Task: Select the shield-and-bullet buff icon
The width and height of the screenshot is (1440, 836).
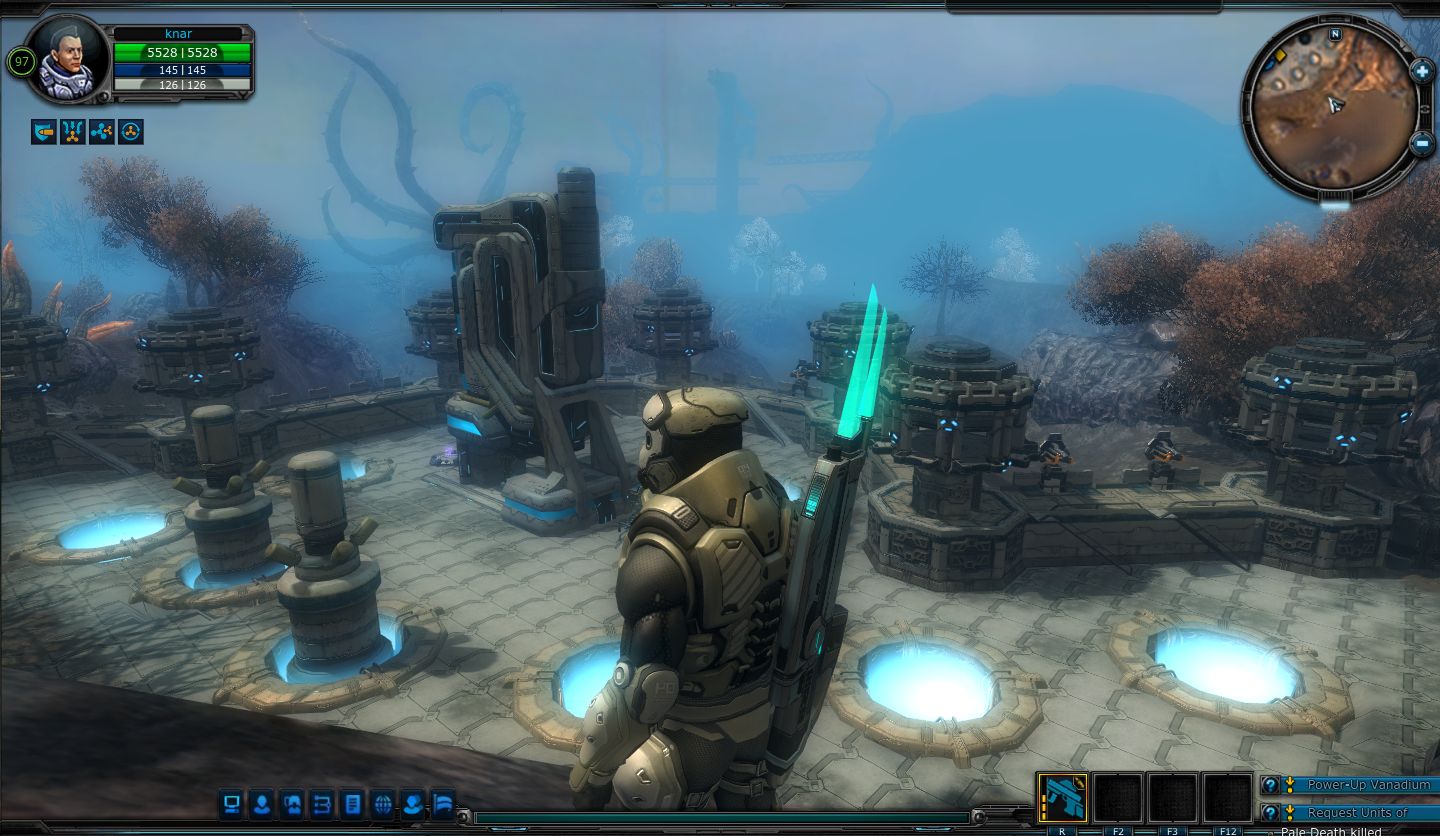Action: [x=43, y=131]
